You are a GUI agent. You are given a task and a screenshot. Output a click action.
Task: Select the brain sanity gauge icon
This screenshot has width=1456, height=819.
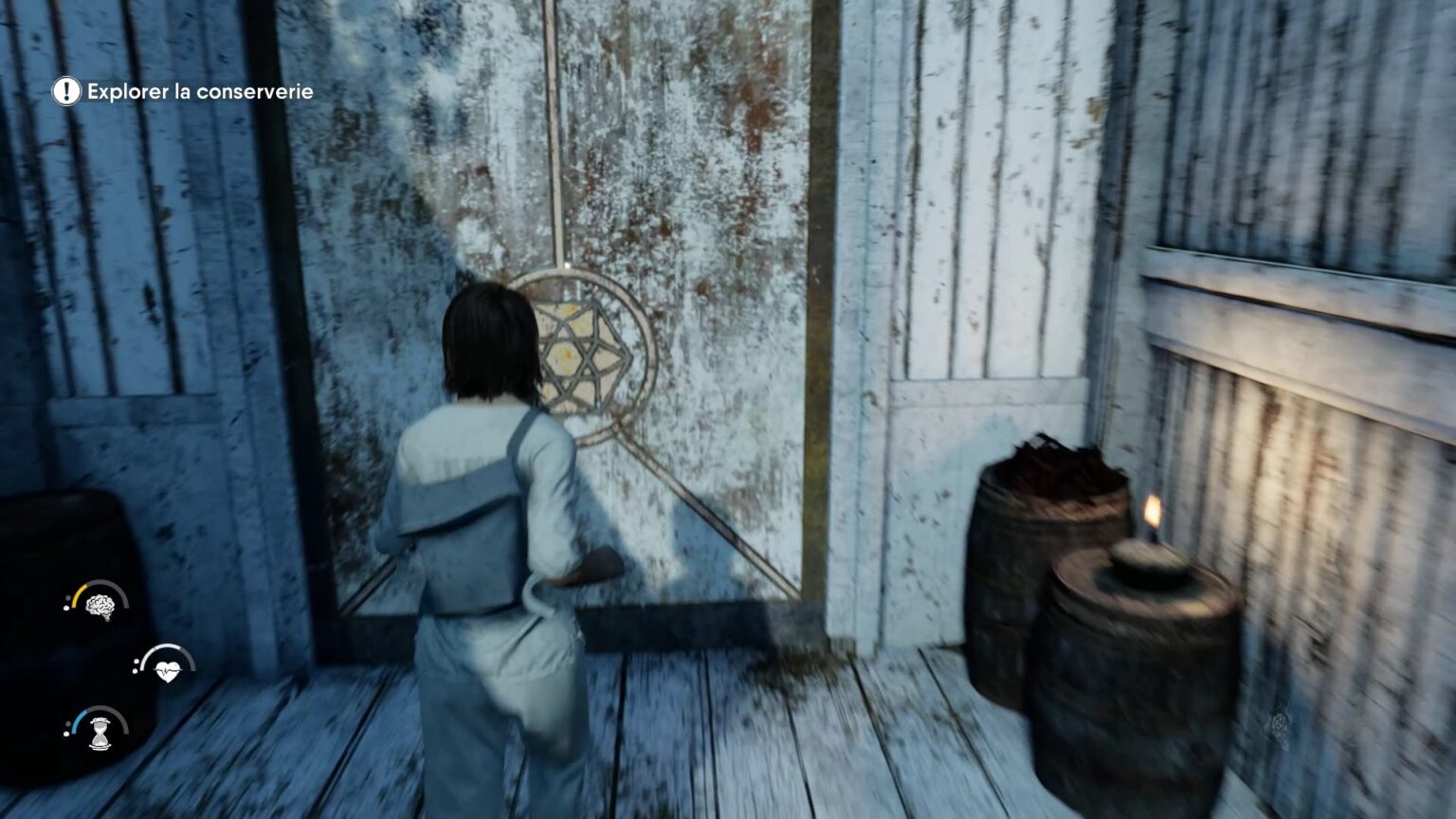click(x=100, y=605)
